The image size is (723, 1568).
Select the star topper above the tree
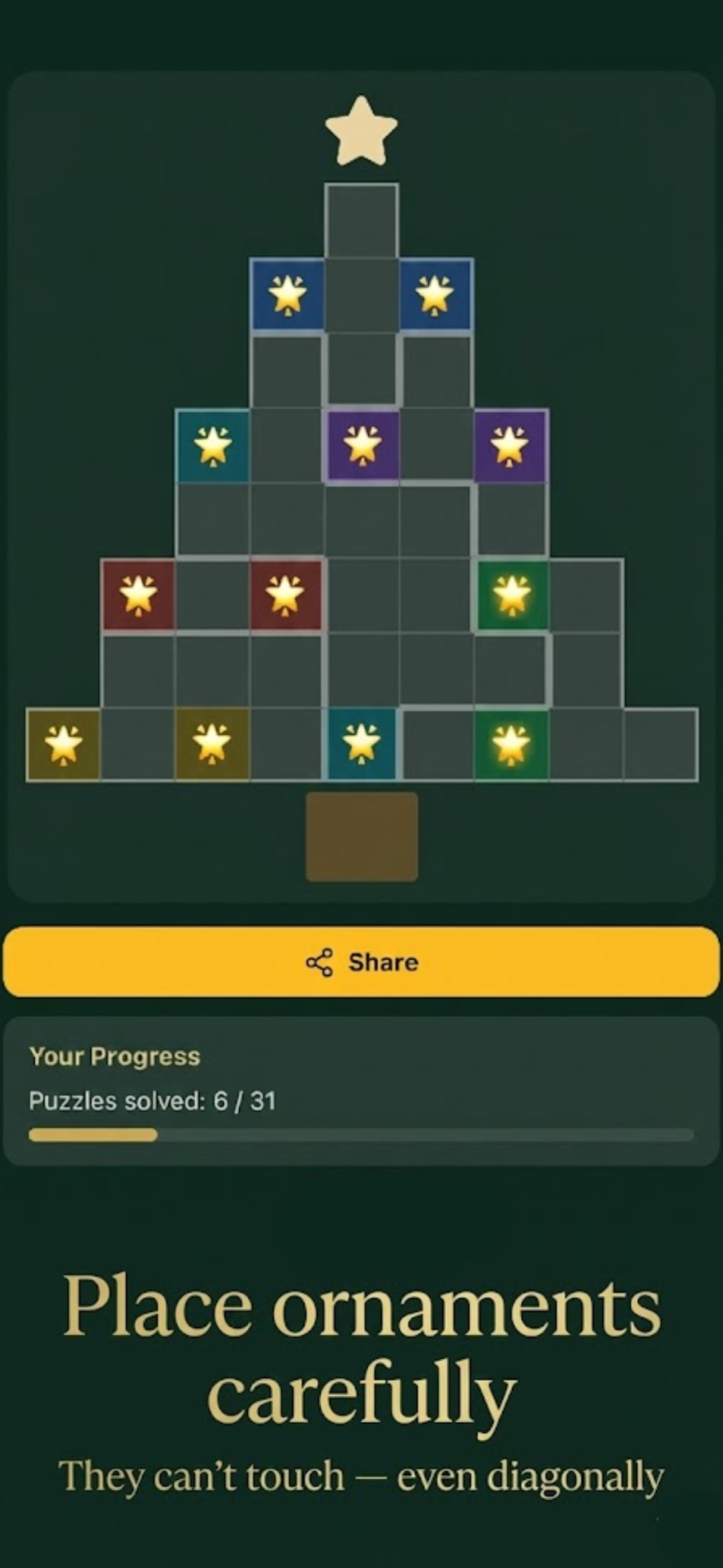(x=361, y=131)
